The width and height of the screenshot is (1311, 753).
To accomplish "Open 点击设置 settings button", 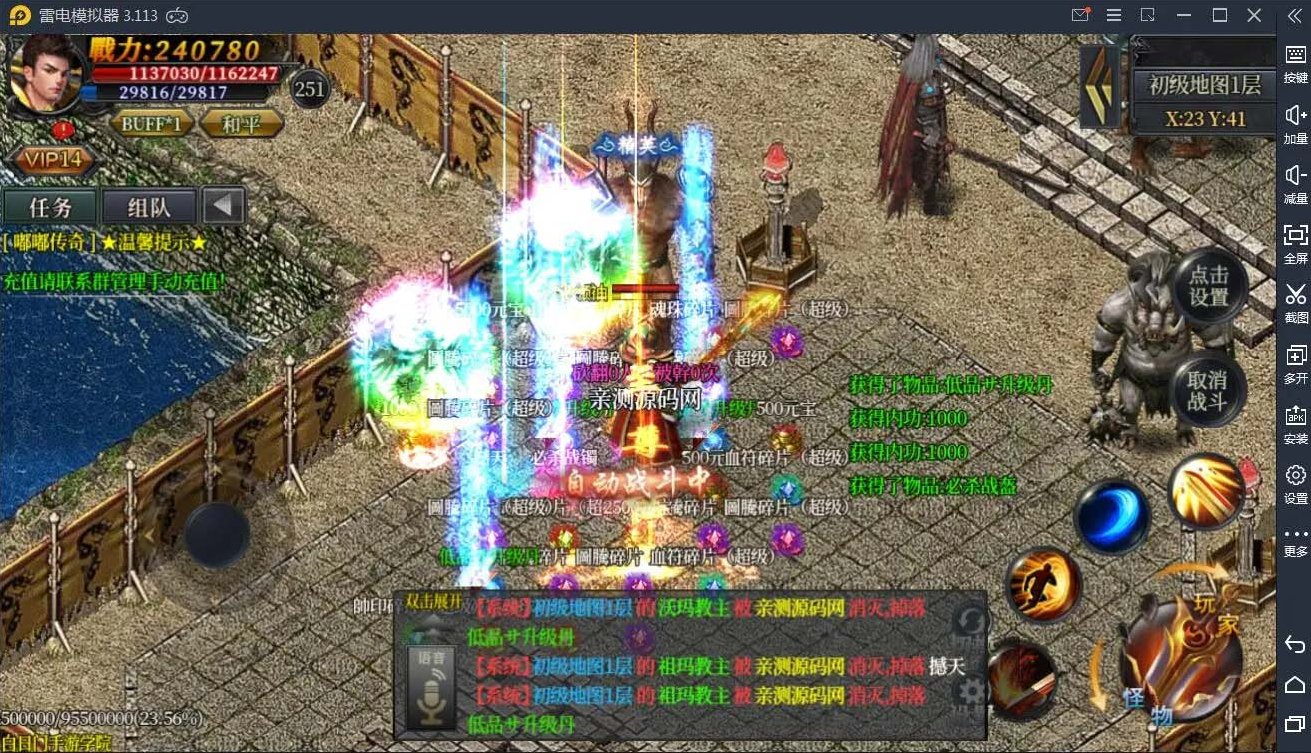I will 1209,287.
